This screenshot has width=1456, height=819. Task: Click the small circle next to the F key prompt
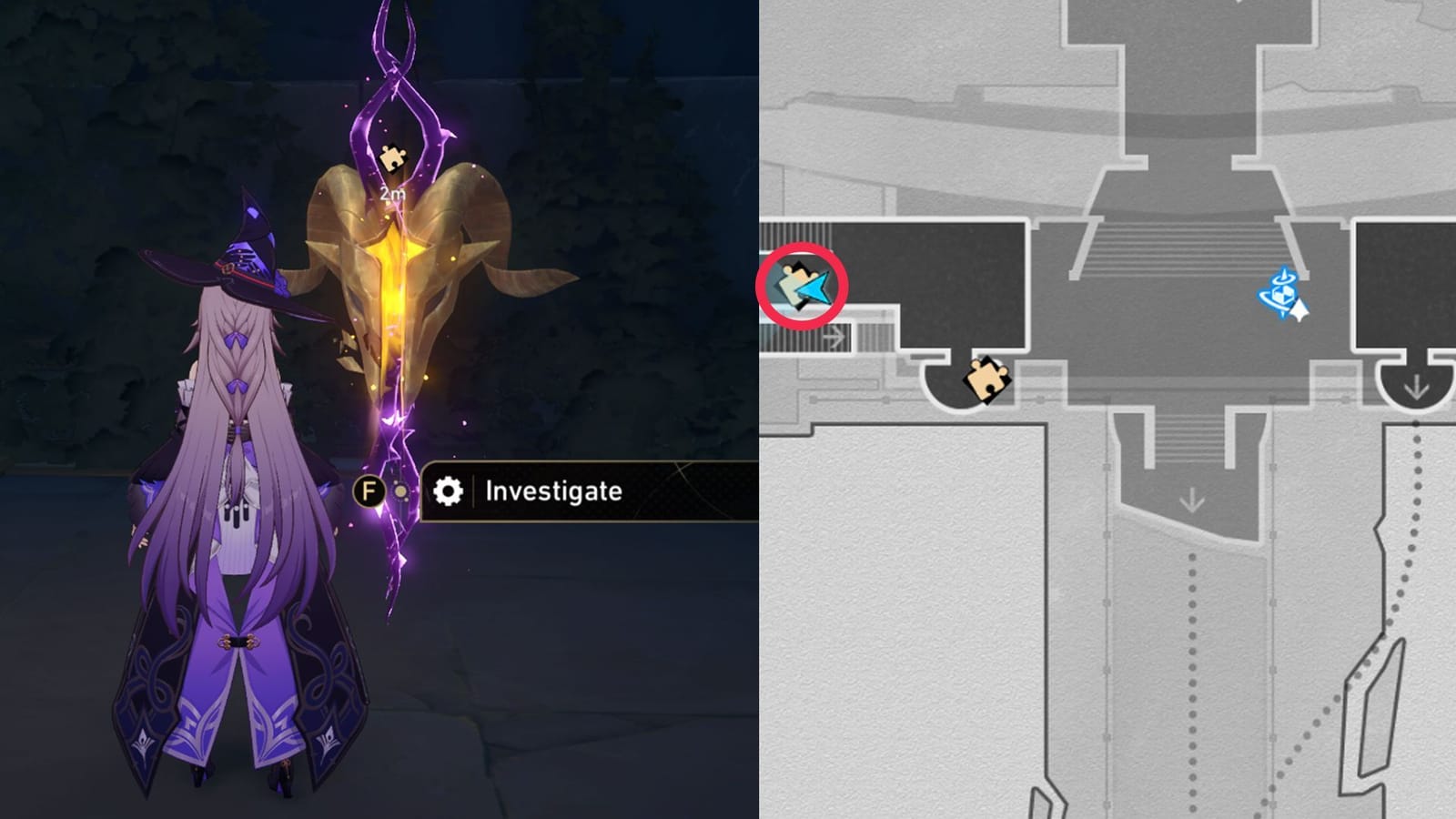tap(399, 490)
